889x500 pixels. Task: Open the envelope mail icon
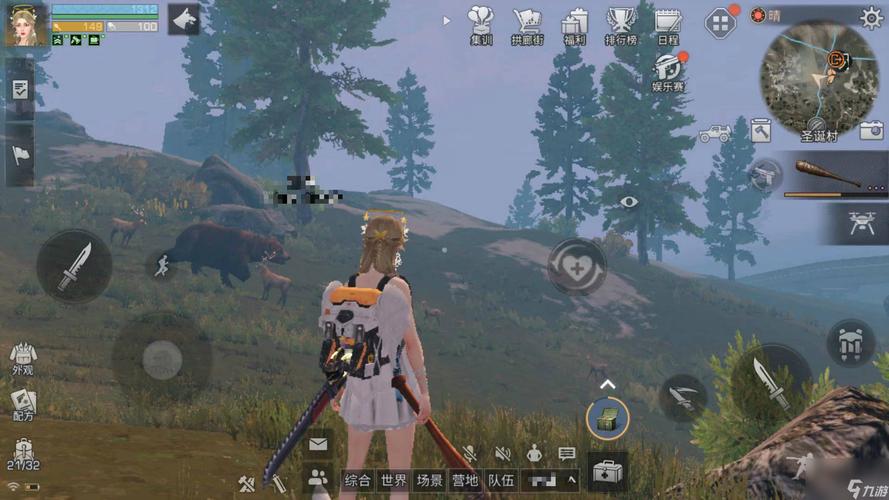[319, 444]
